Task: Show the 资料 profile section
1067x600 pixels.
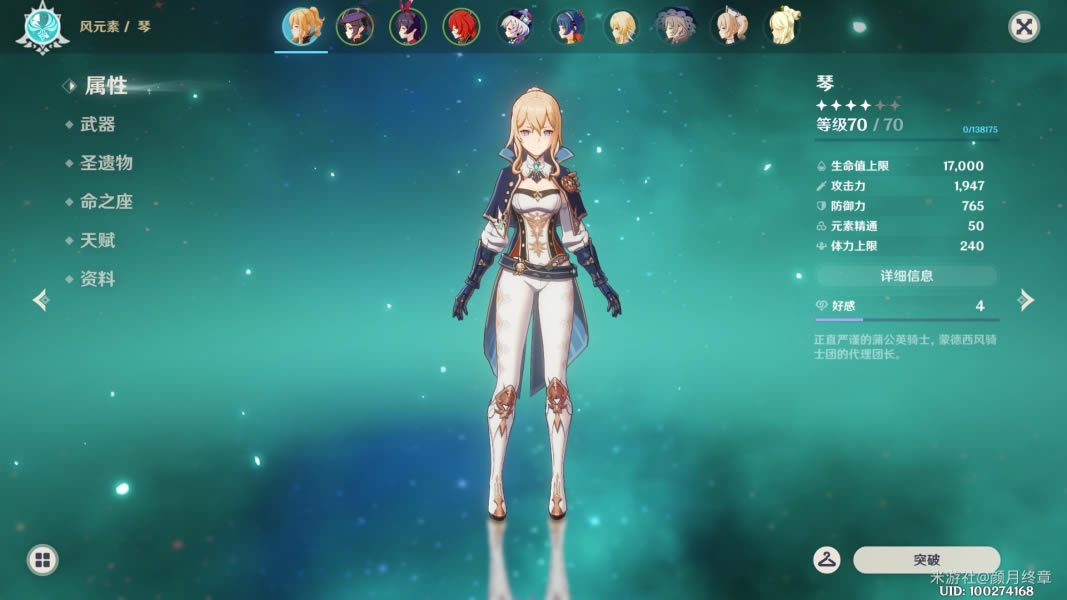Action: click(98, 280)
